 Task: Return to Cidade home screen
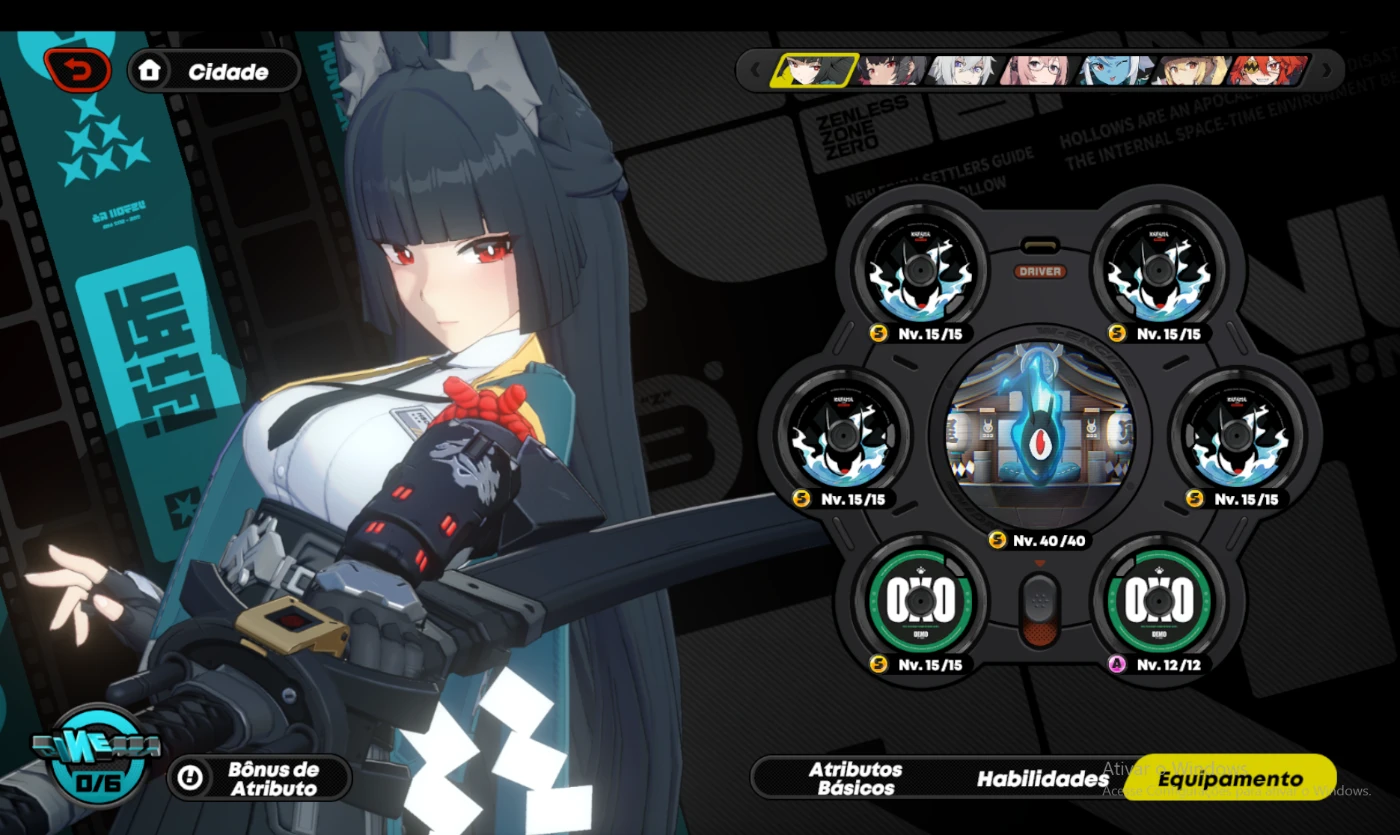tap(214, 71)
